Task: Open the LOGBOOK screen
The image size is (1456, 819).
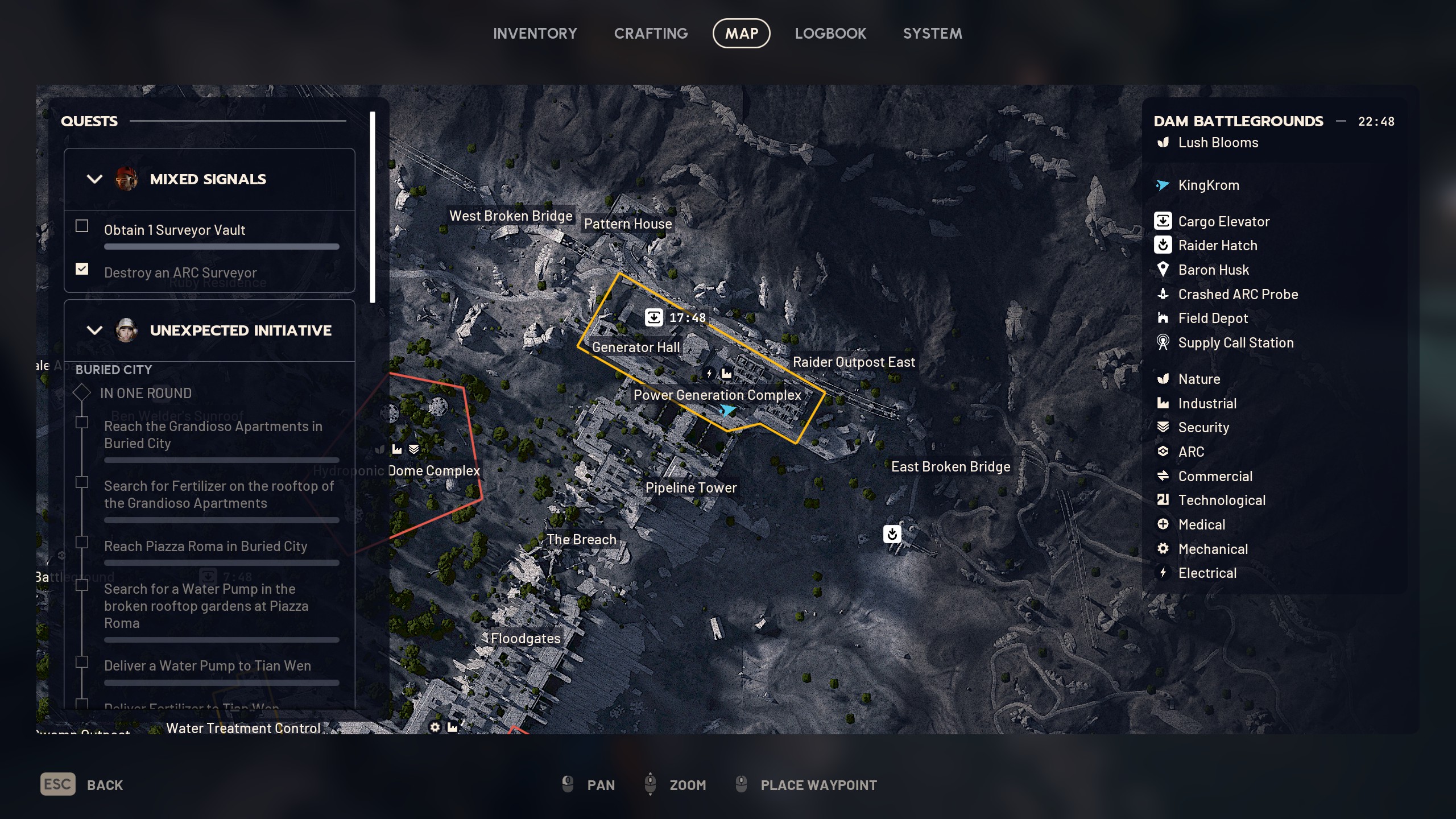Action: pos(830,33)
